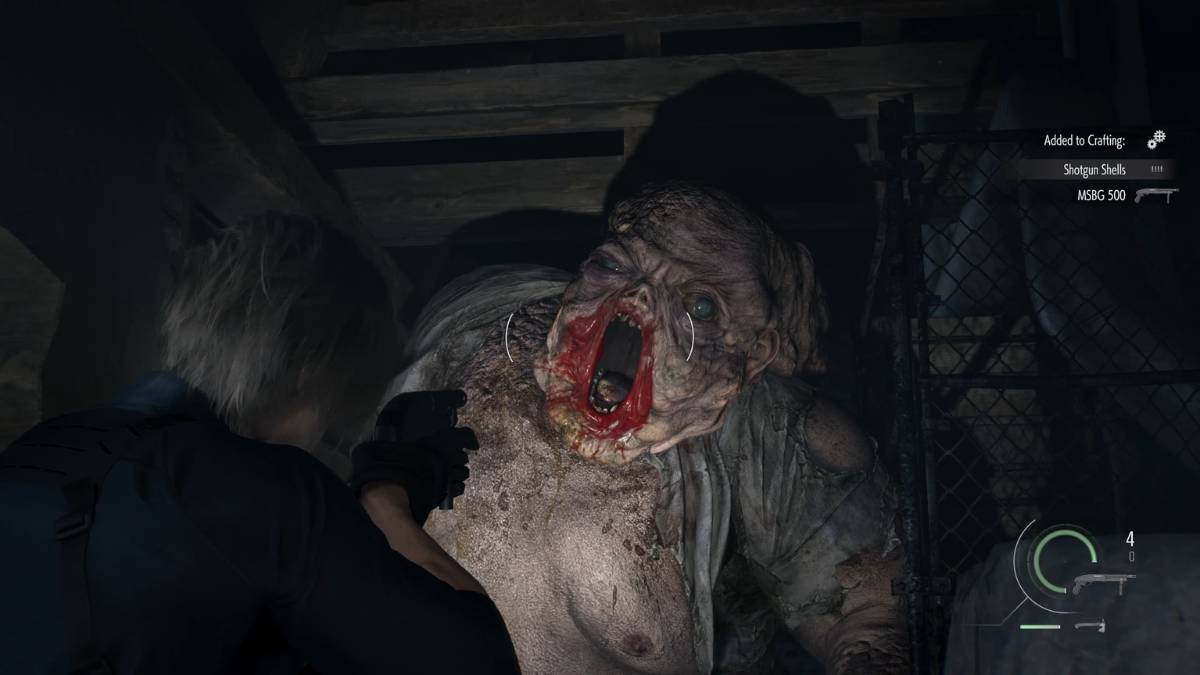Choose the MSBG 500 notification row

click(x=1127, y=195)
